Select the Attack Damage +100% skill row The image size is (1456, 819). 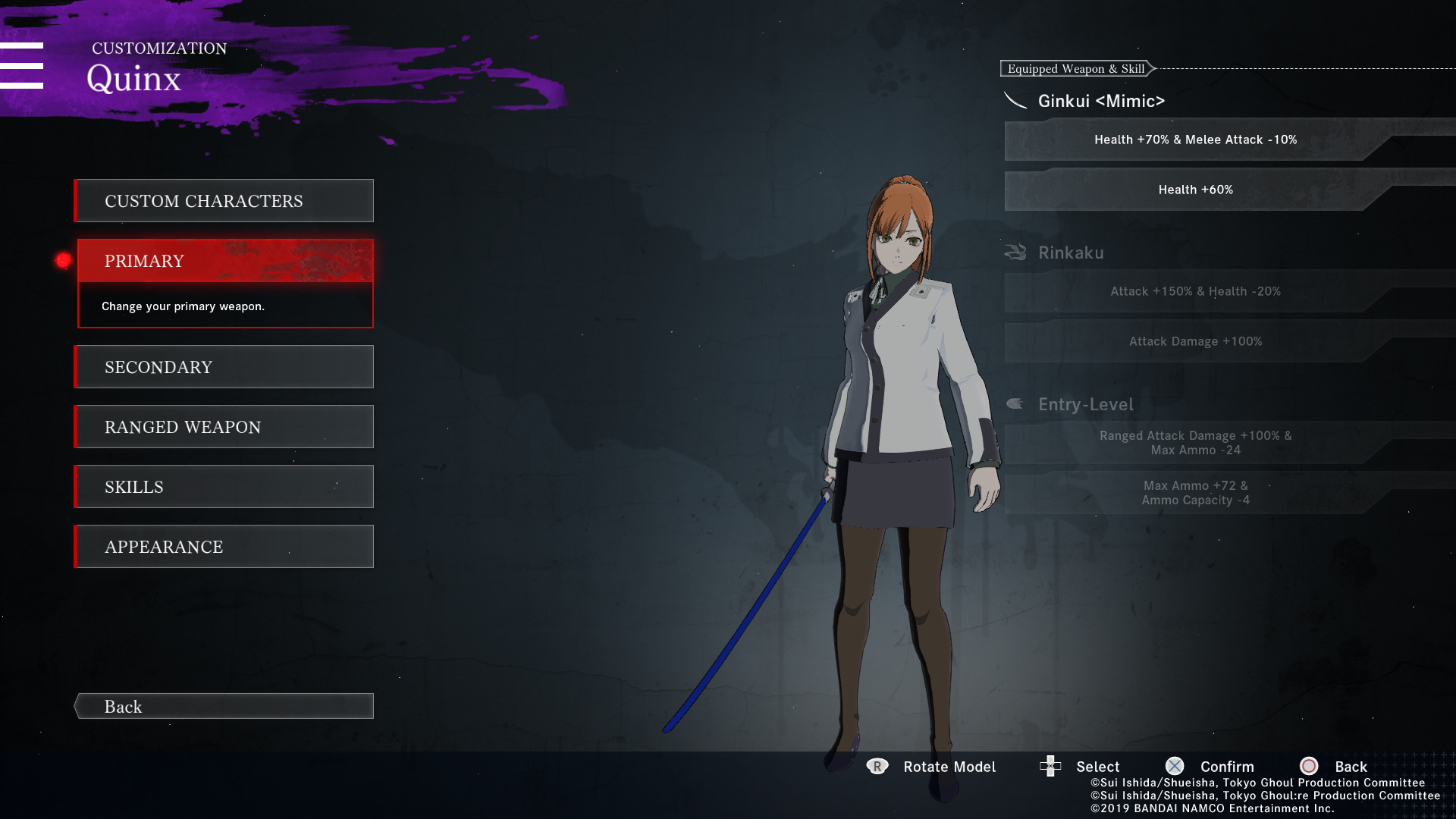1195,341
